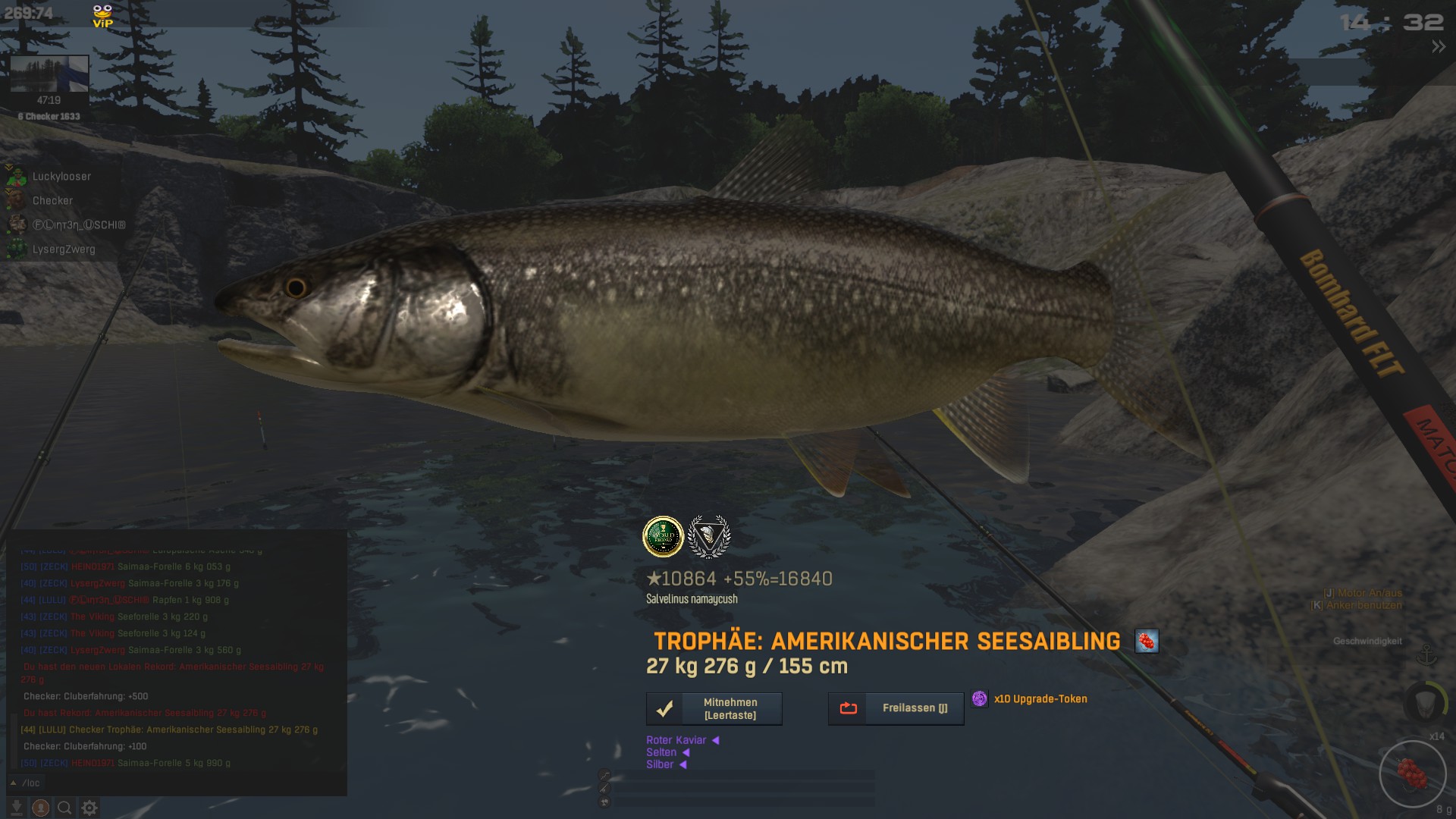
Task: Select player Luckylooser in the player list
Action: (x=61, y=177)
